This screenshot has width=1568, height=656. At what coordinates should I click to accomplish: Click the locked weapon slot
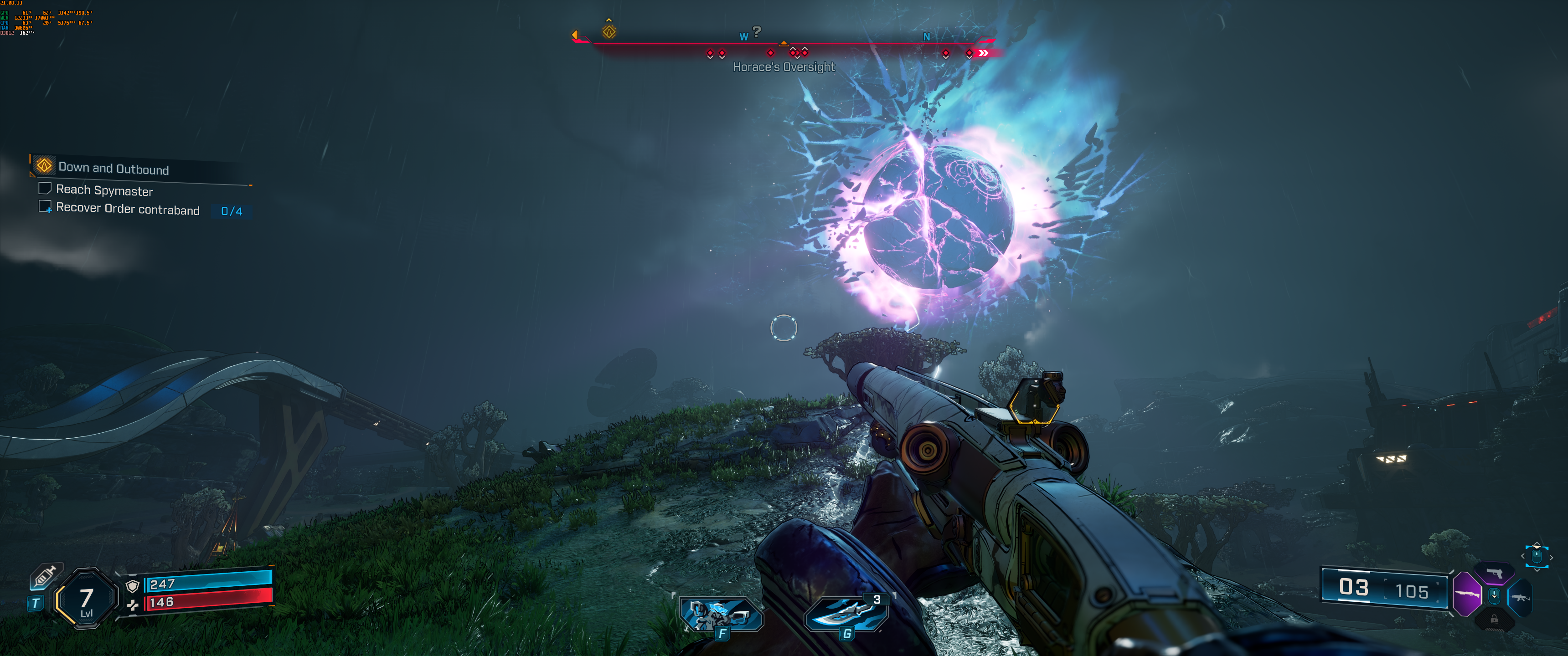(1494, 620)
